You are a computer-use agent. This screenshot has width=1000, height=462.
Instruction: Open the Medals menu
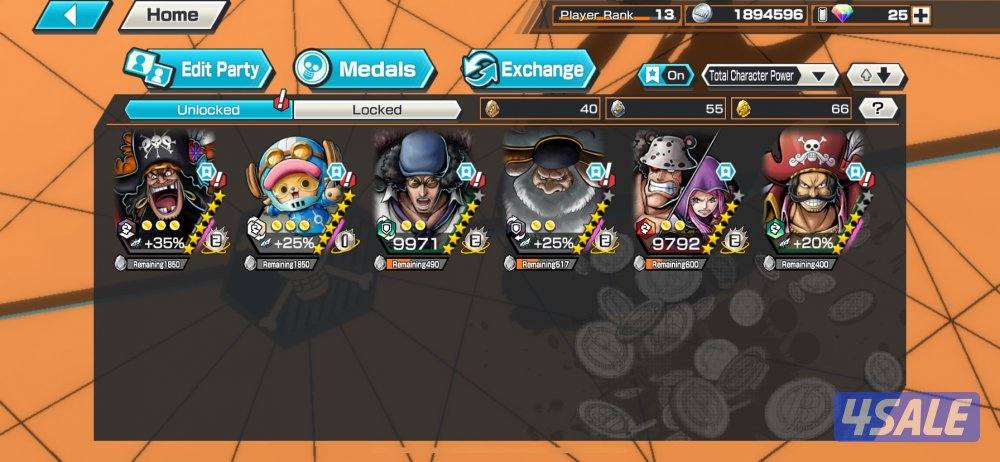[x=365, y=69]
